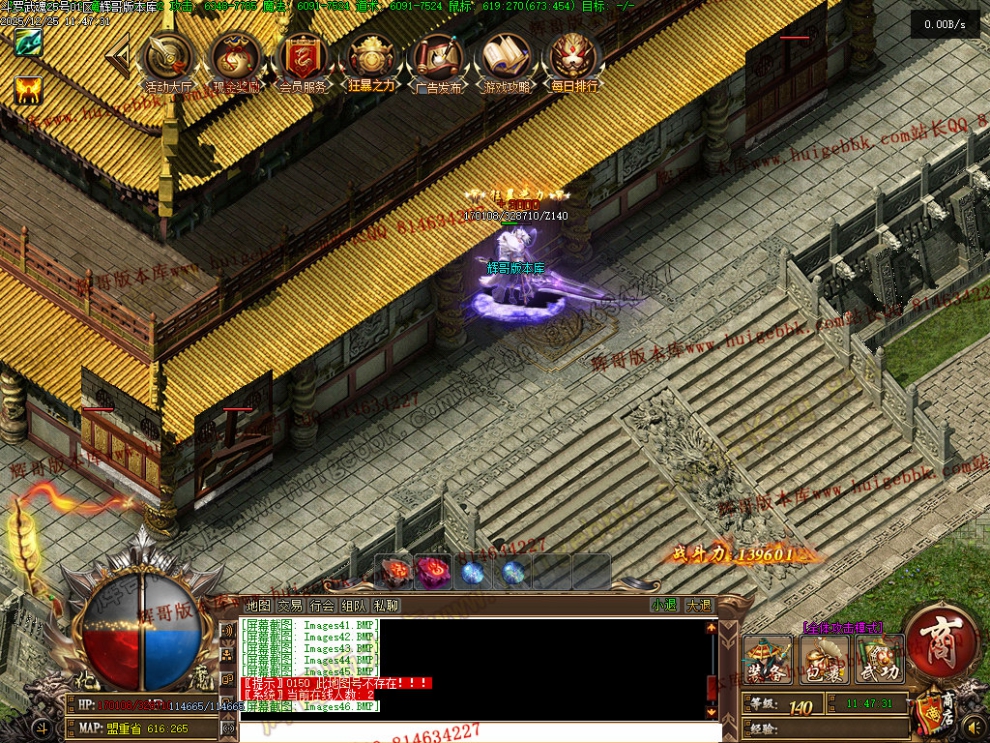990x743 pixels.
Task: Select the 组队 team tab
Action: [x=354, y=605]
